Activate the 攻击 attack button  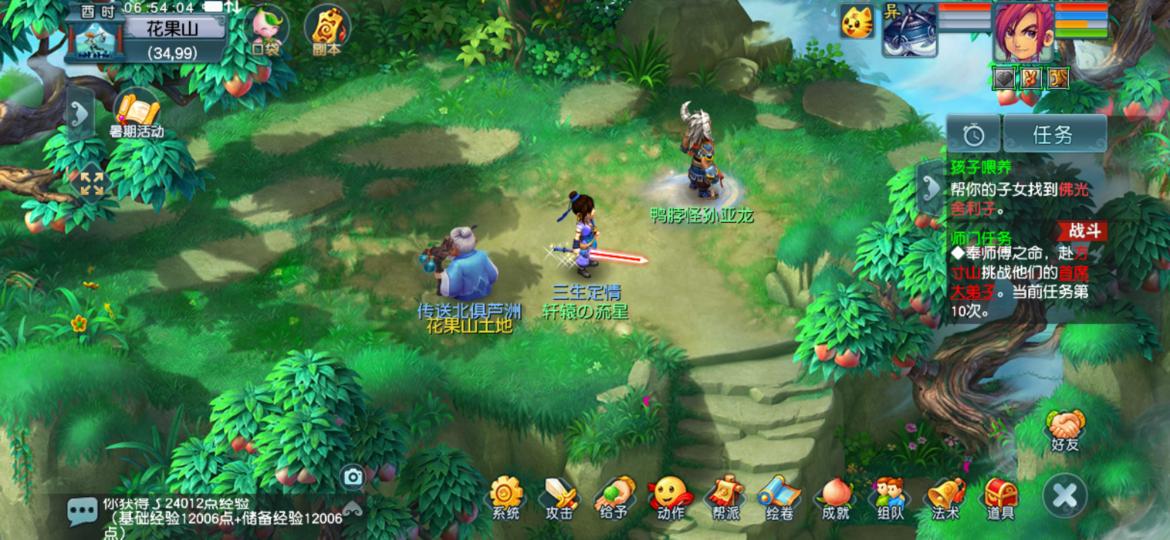click(559, 495)
